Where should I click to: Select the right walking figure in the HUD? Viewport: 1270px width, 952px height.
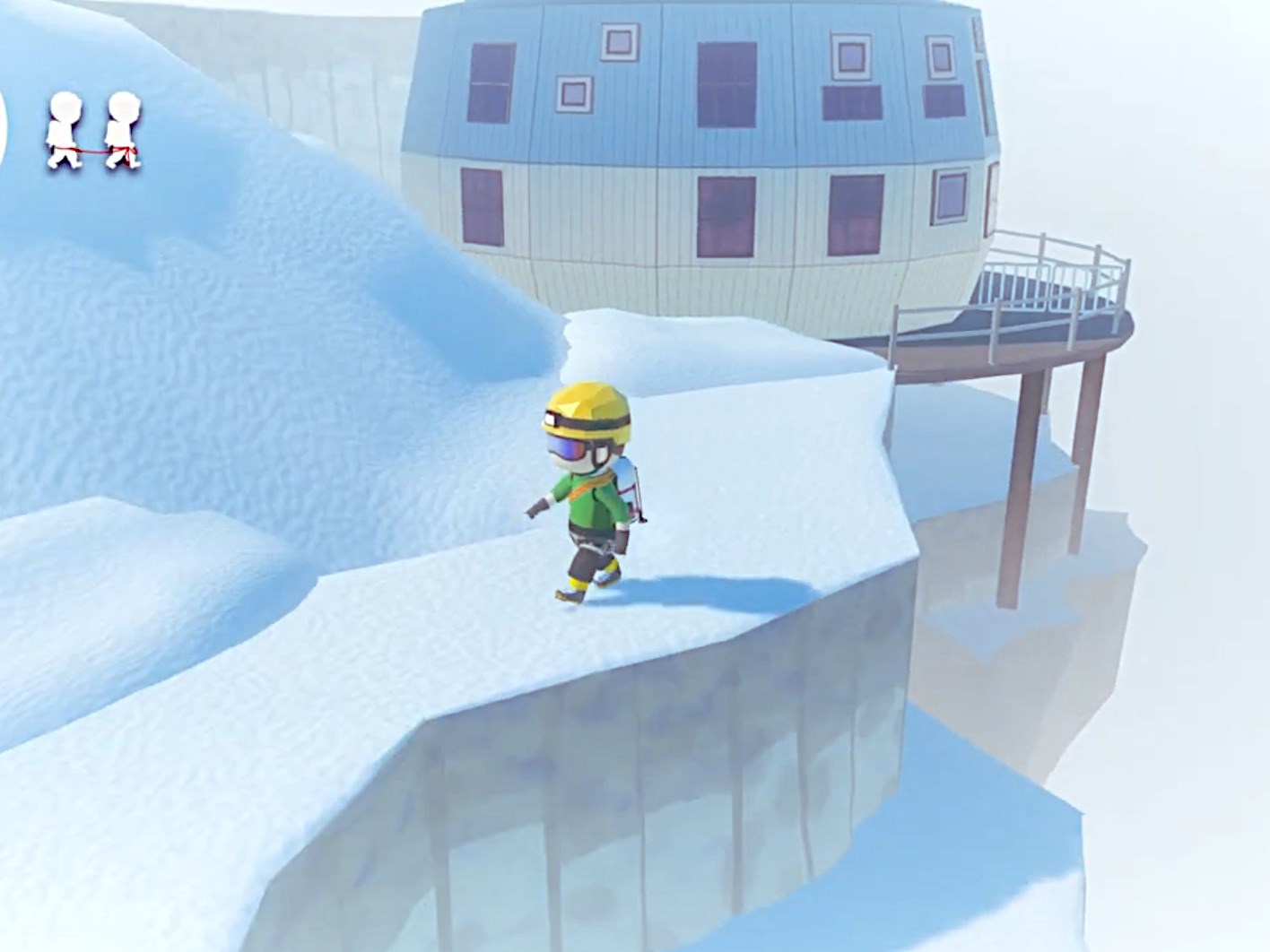click(x=121, y=130)
